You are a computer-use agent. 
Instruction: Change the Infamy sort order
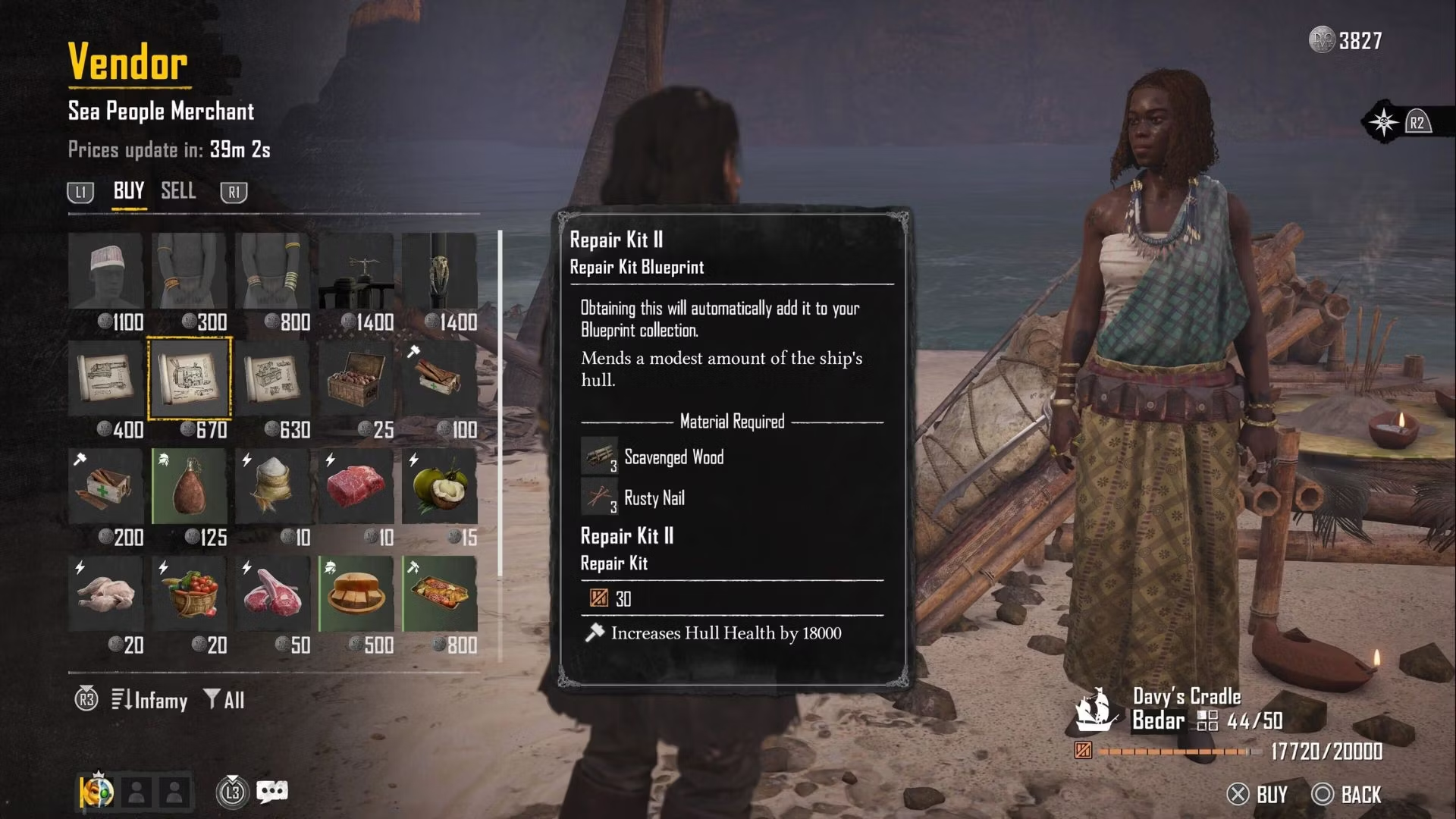click(x=149, y=700)
